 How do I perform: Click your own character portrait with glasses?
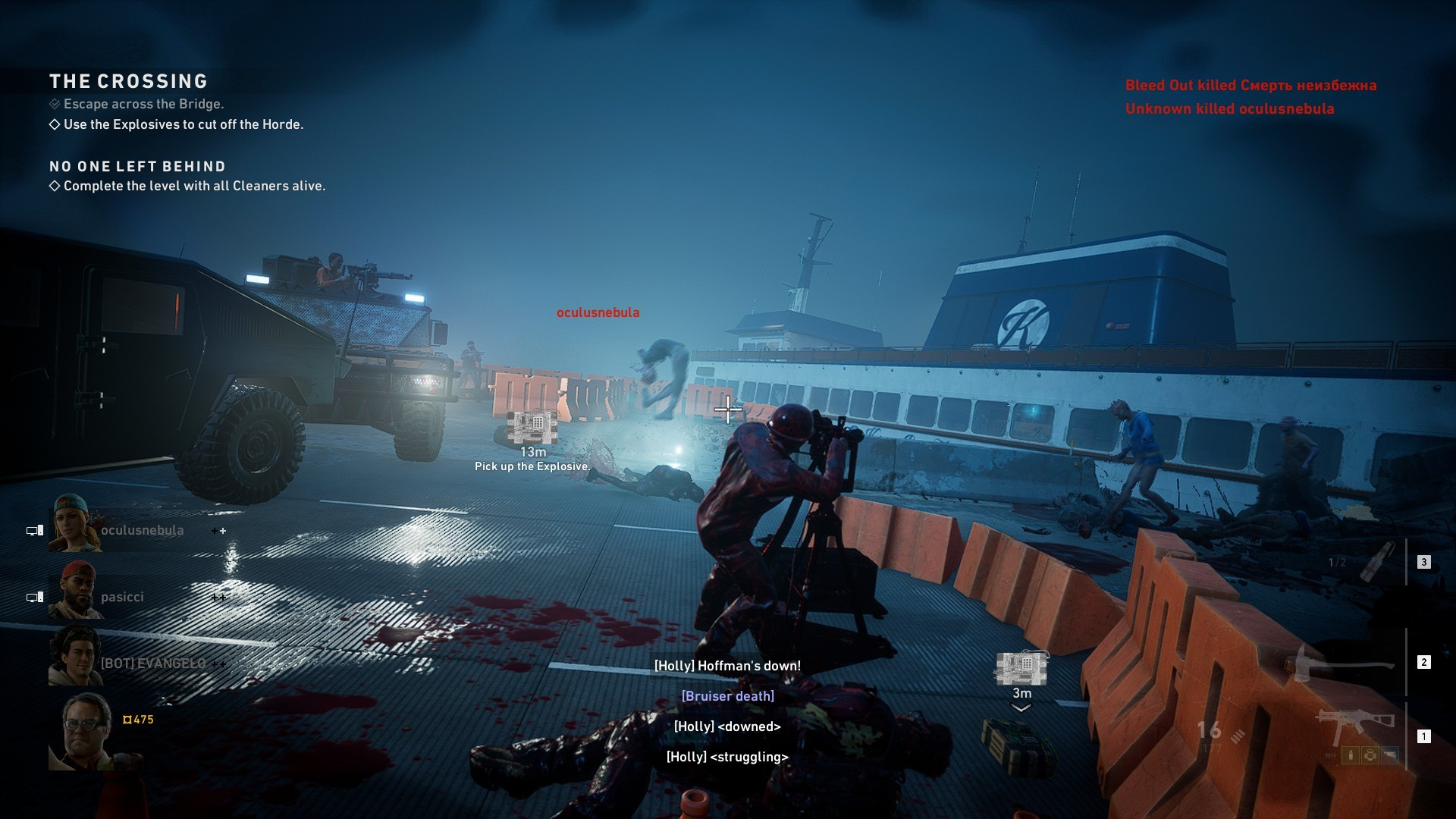coord(82,732)
